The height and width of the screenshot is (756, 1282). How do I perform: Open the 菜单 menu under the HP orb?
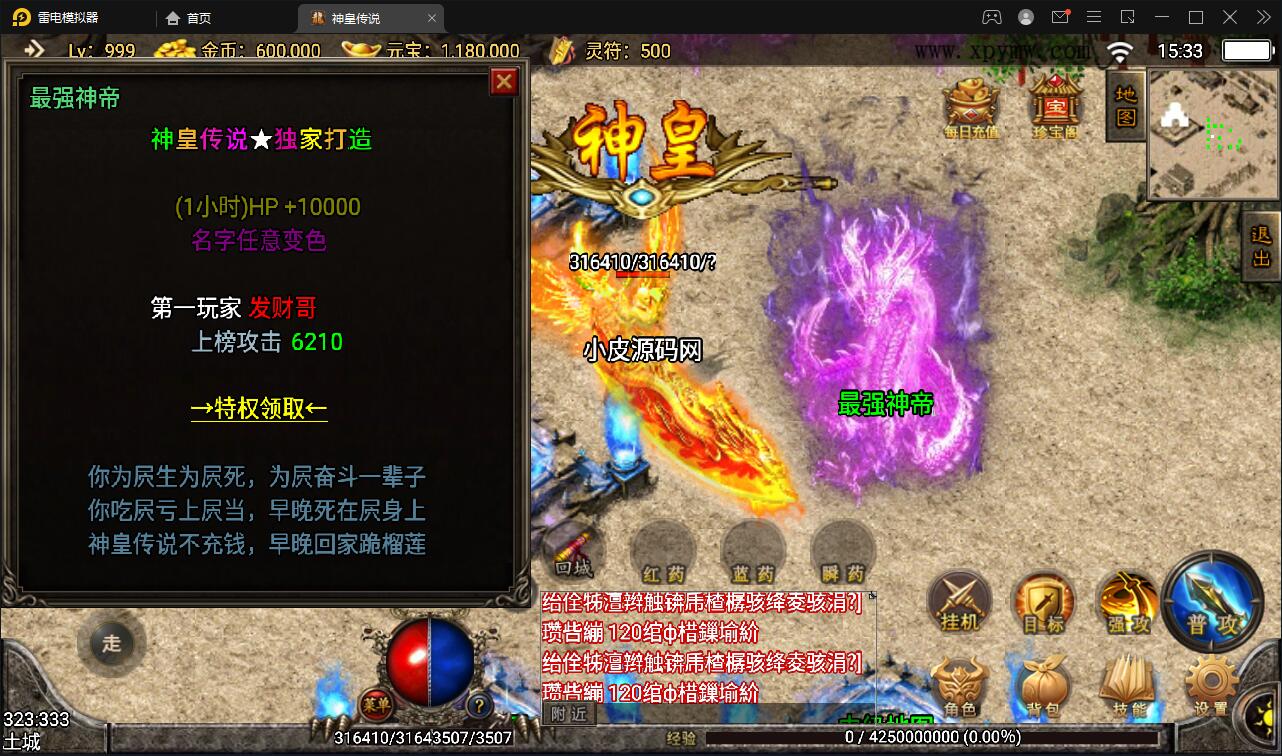[378, 706]
